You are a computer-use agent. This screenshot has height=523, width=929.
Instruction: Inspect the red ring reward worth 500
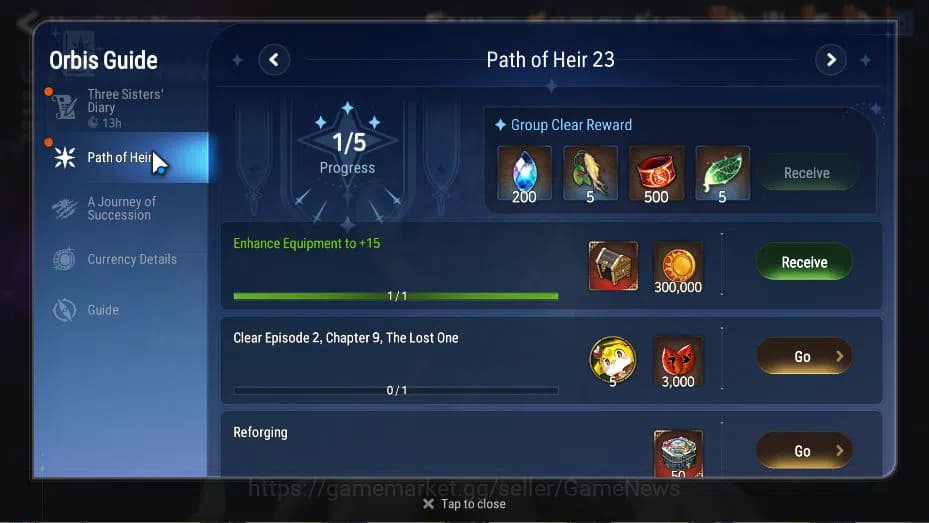coord(656,172)
